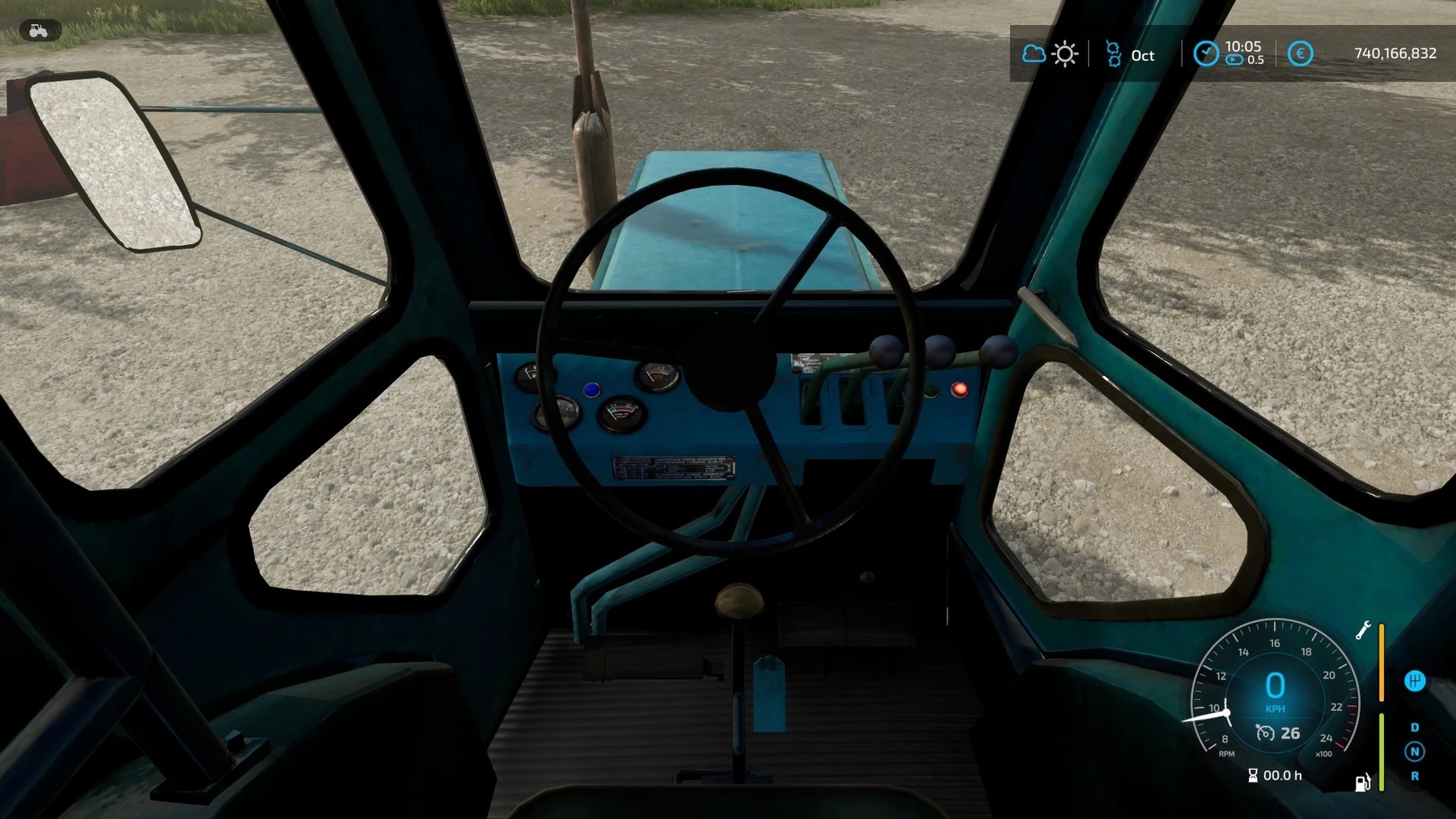Select the money balance 740,166,832
This screenshot has width=1456, height=819.
pyautogui.click(x=1395, y=53)
